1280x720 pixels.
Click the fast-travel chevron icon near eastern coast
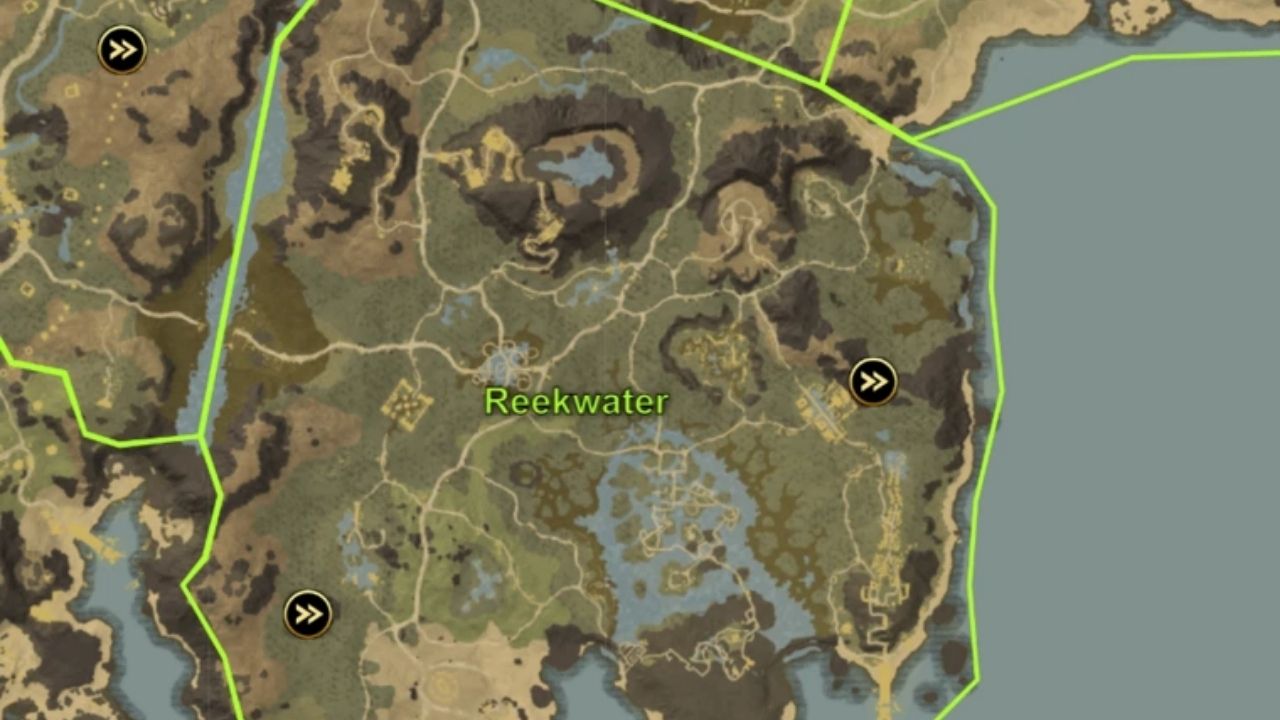click(x=874, y=381)
